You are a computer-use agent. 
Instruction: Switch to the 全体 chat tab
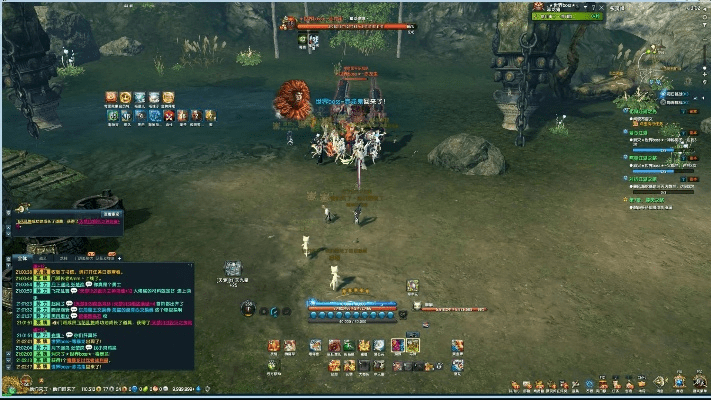coord(23,258)
